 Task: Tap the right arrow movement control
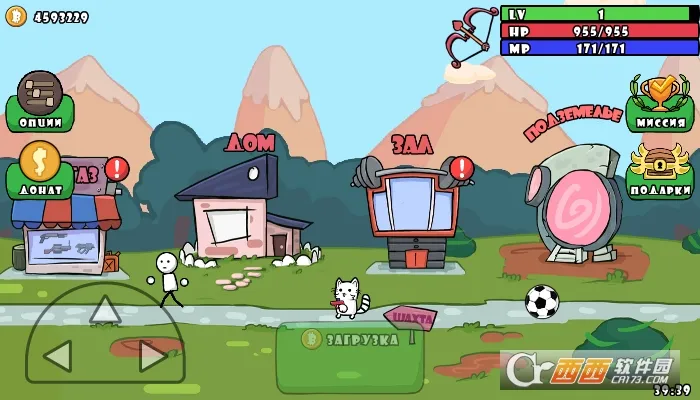(x=153, y=355)
